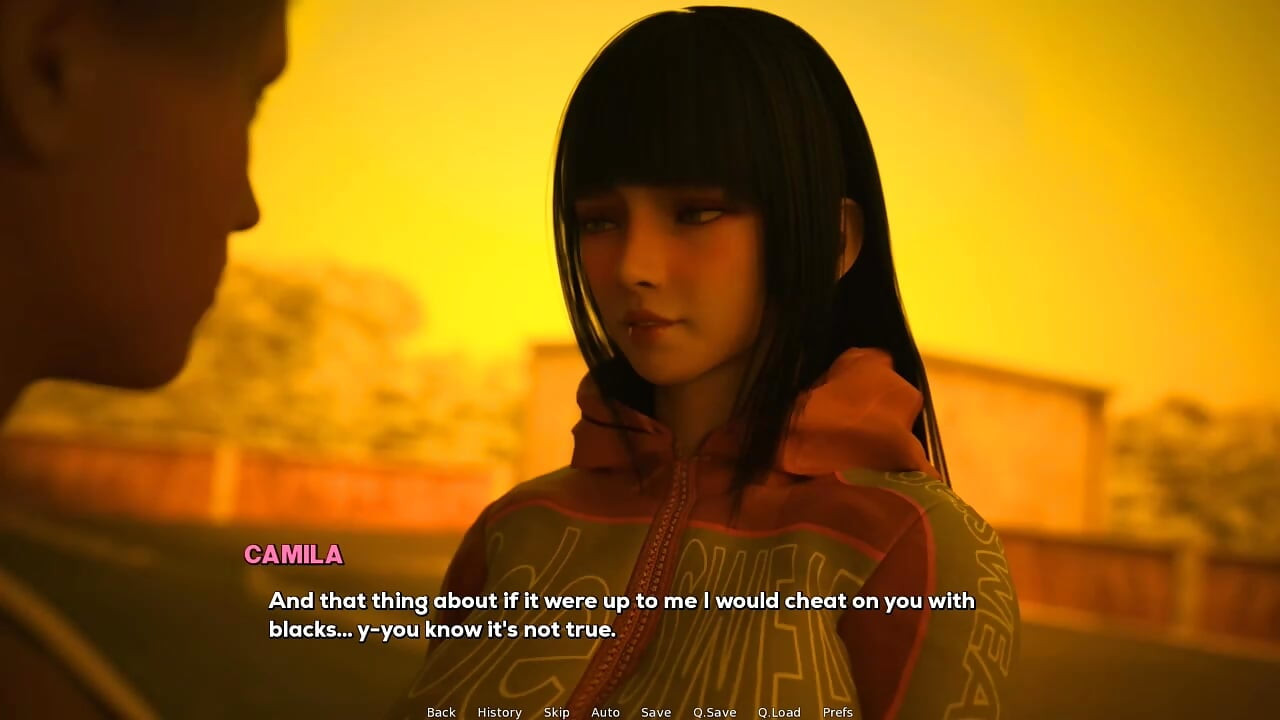Go back one dialogue line

[x=441, y=712]
